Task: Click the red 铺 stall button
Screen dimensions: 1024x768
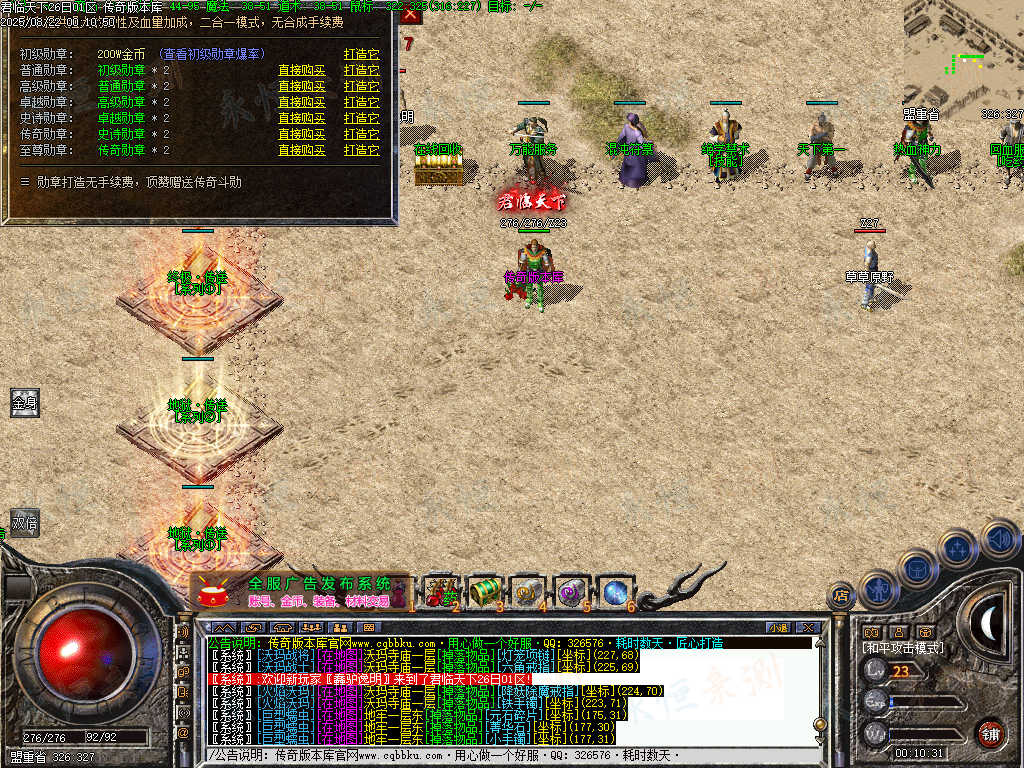Action: coord(990,733)
